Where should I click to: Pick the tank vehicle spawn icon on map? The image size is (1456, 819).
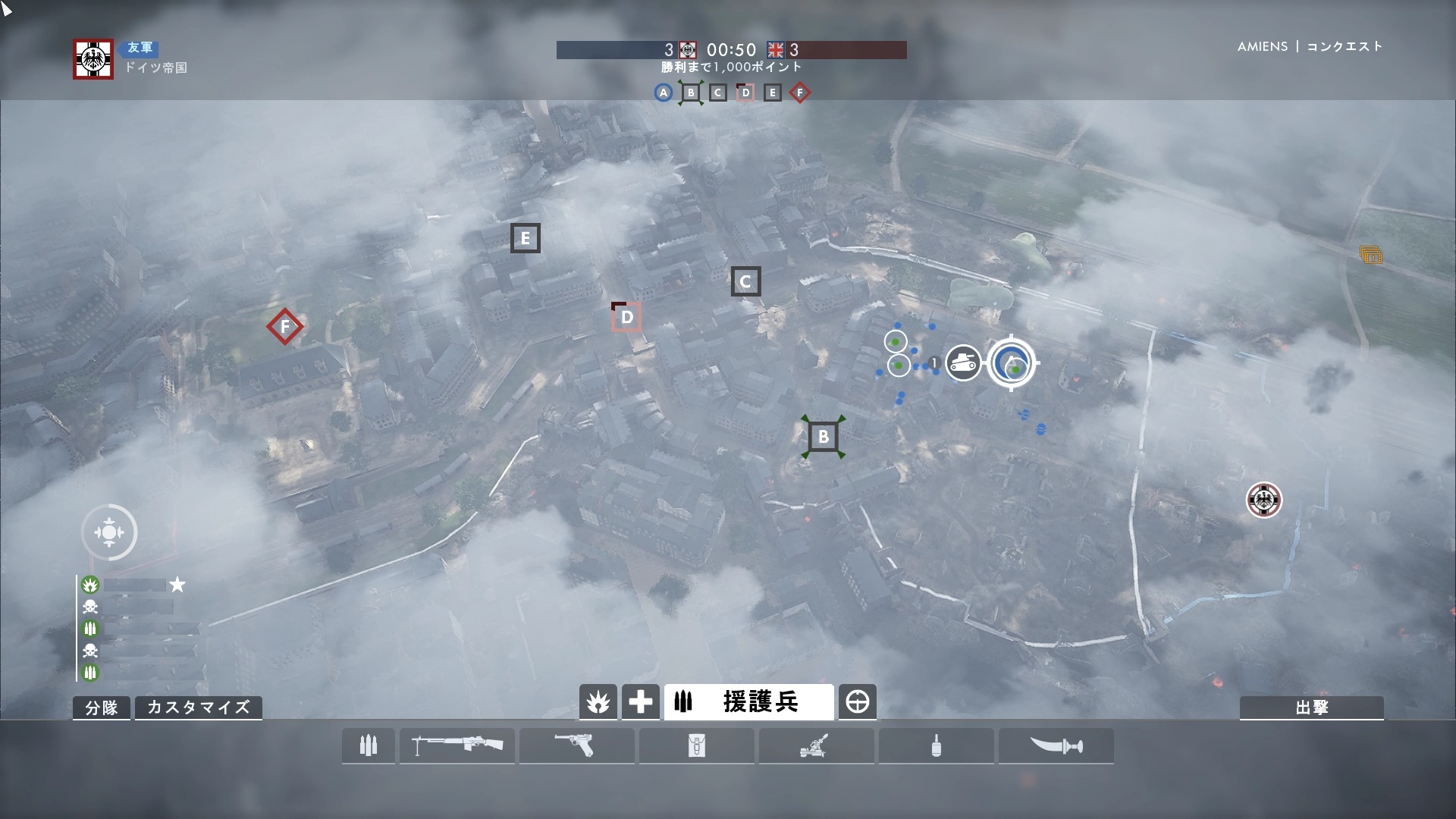point(964,362)
